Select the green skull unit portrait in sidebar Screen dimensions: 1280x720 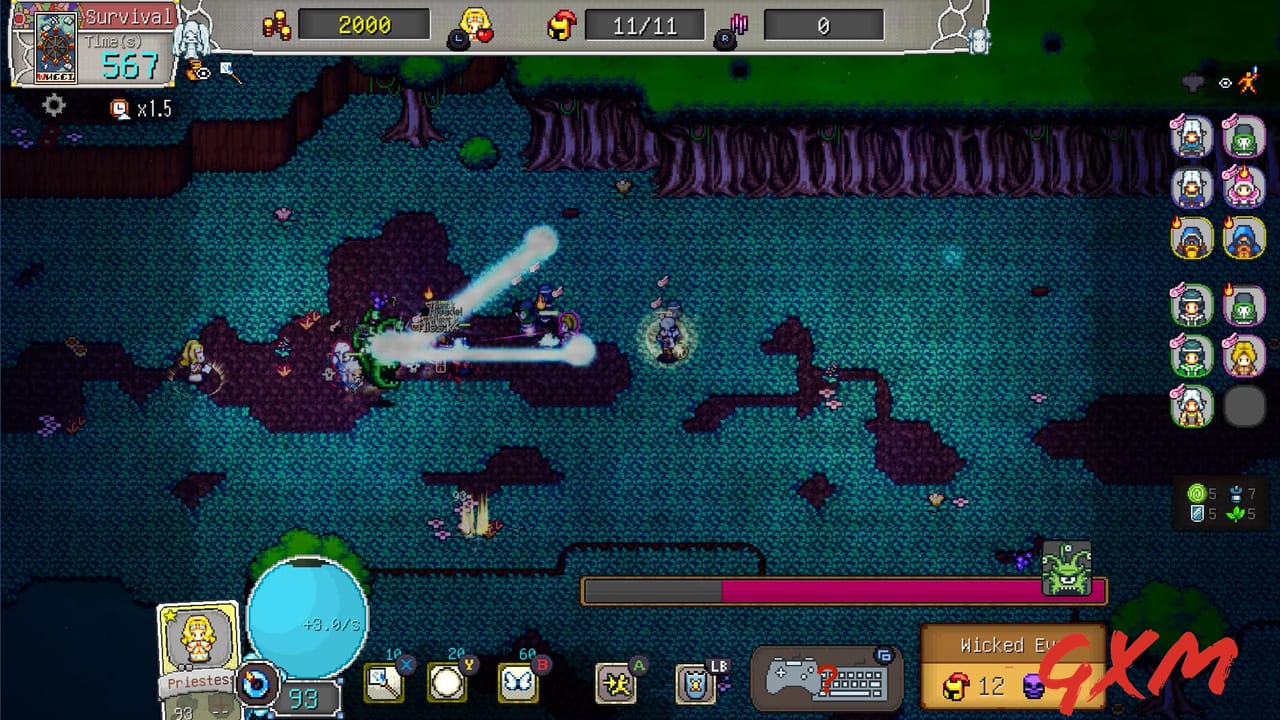click(x=1243, y=138)
